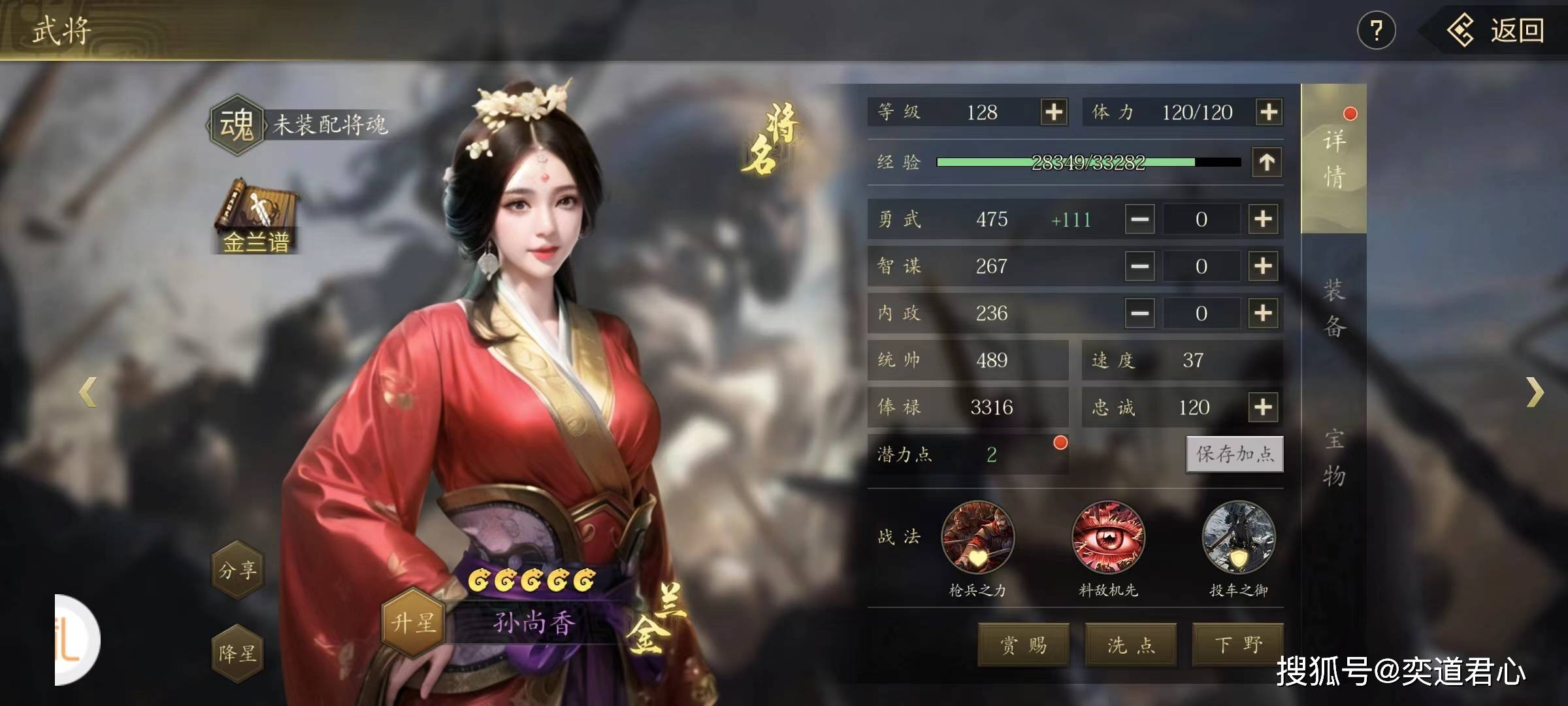
Task: Add 体力 stamina with plus button
Action: 1268,112
